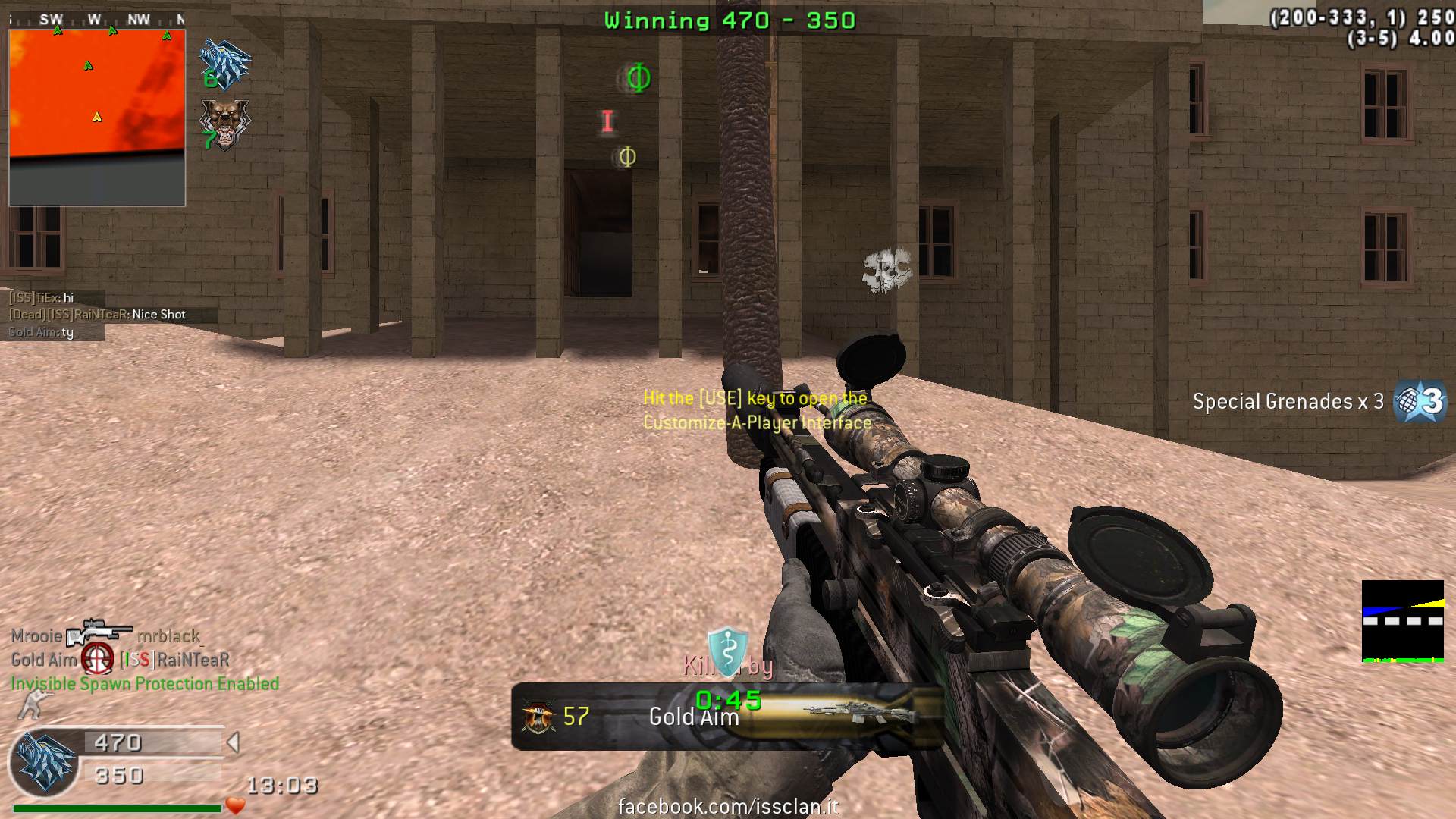The height and width of the screenshot is (819, 1456).
Task: Click the stance soldier icon
Action: click(30, 707)
